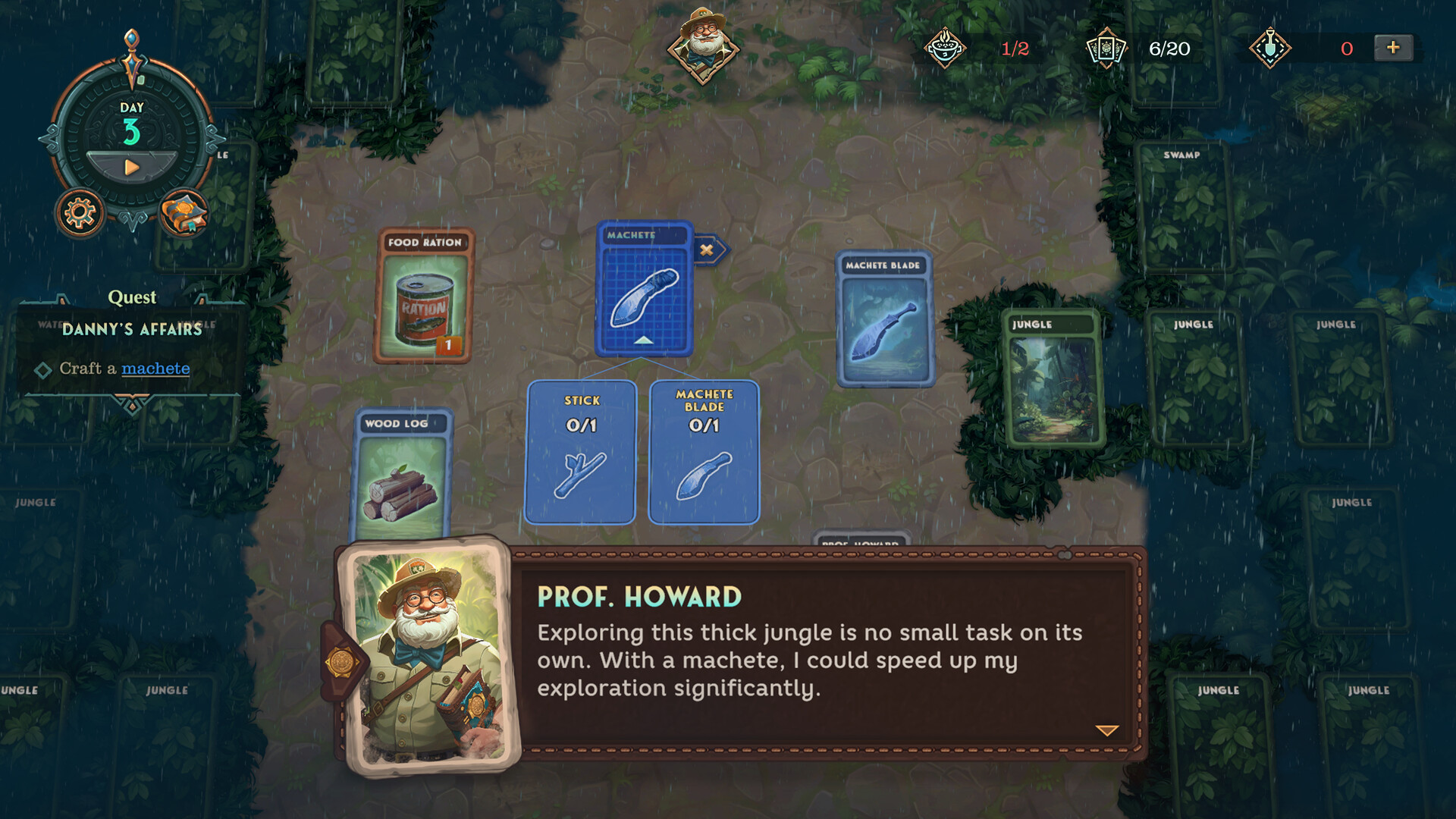Click Prof. Howard's avatar at top center

pyautogui.click(x=704, y=42)
